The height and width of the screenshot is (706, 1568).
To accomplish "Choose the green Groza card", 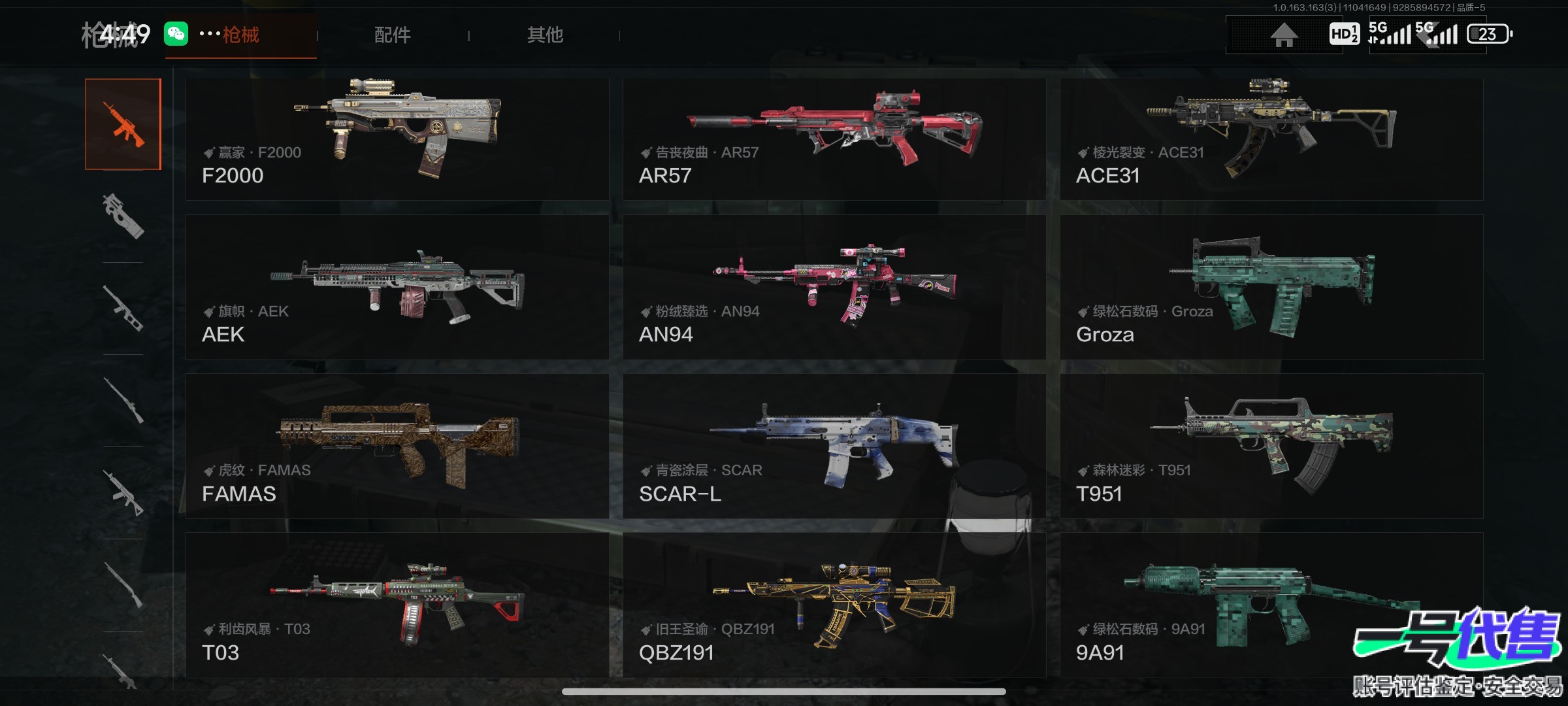I will click(x=1271, y=287).
